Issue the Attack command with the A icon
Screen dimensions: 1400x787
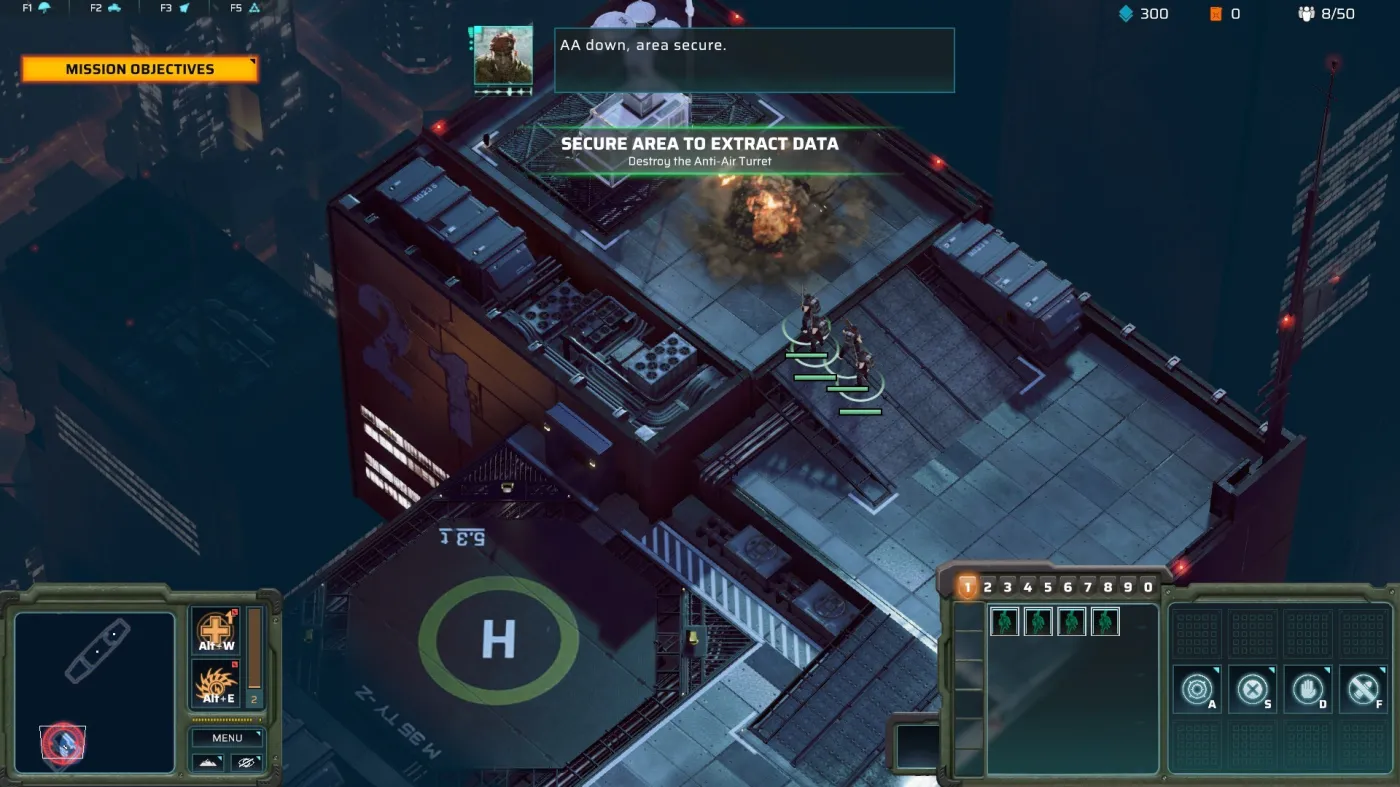(1197, 690)
